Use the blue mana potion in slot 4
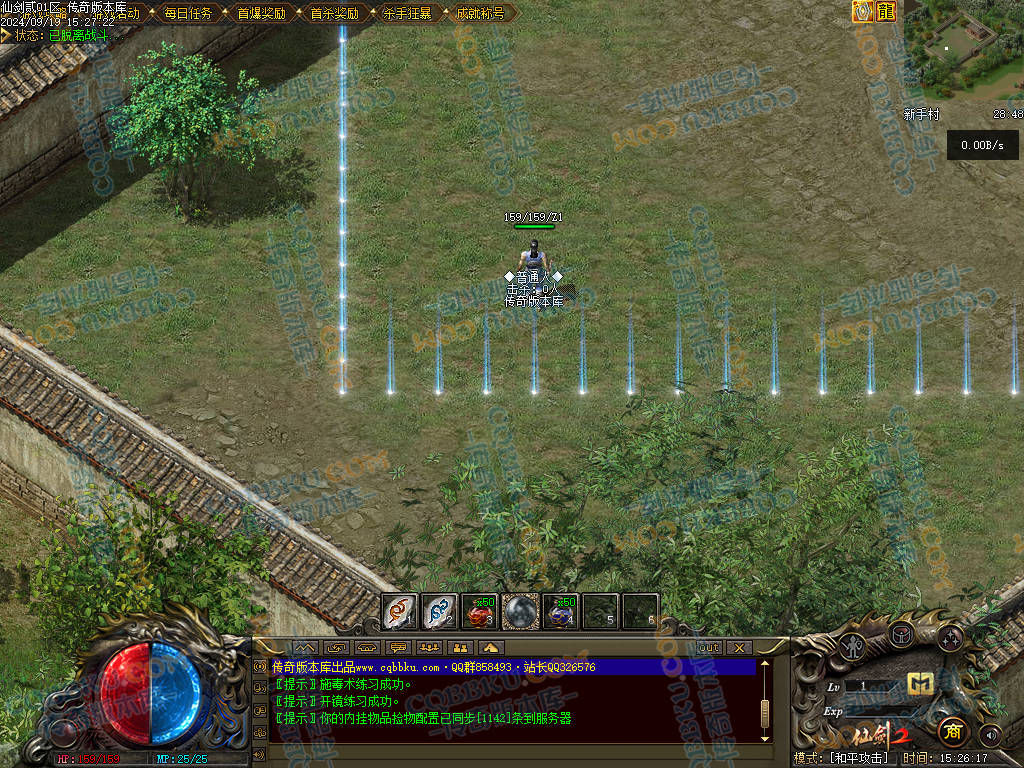 (x=561, y=611)
